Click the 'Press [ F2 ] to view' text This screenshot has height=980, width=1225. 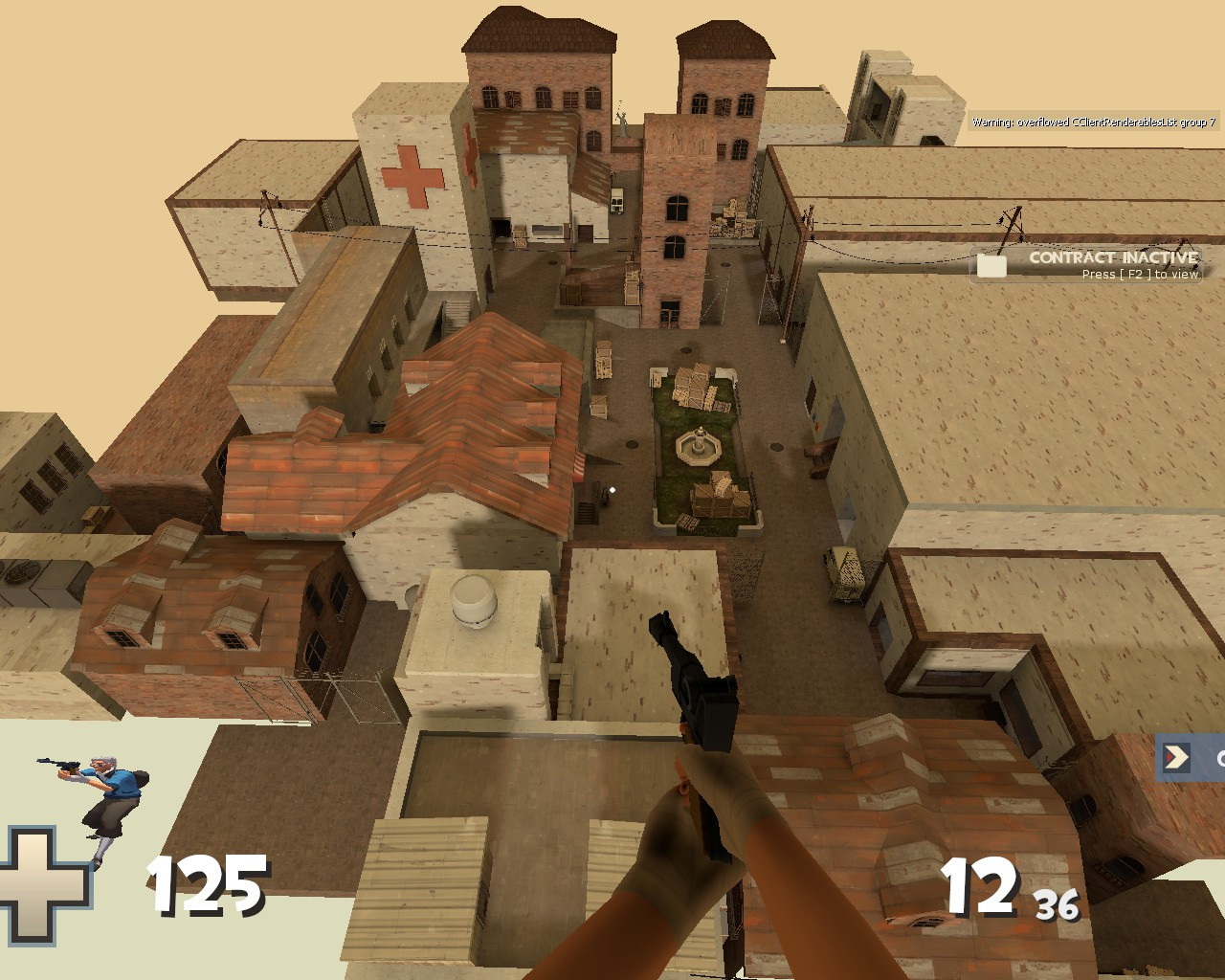click(x=1139, y=273)
